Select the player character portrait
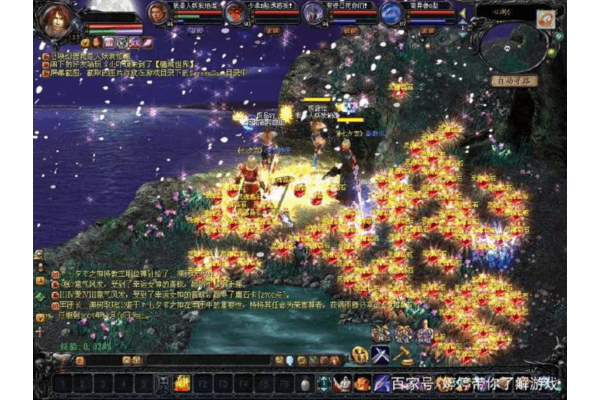 58,20
